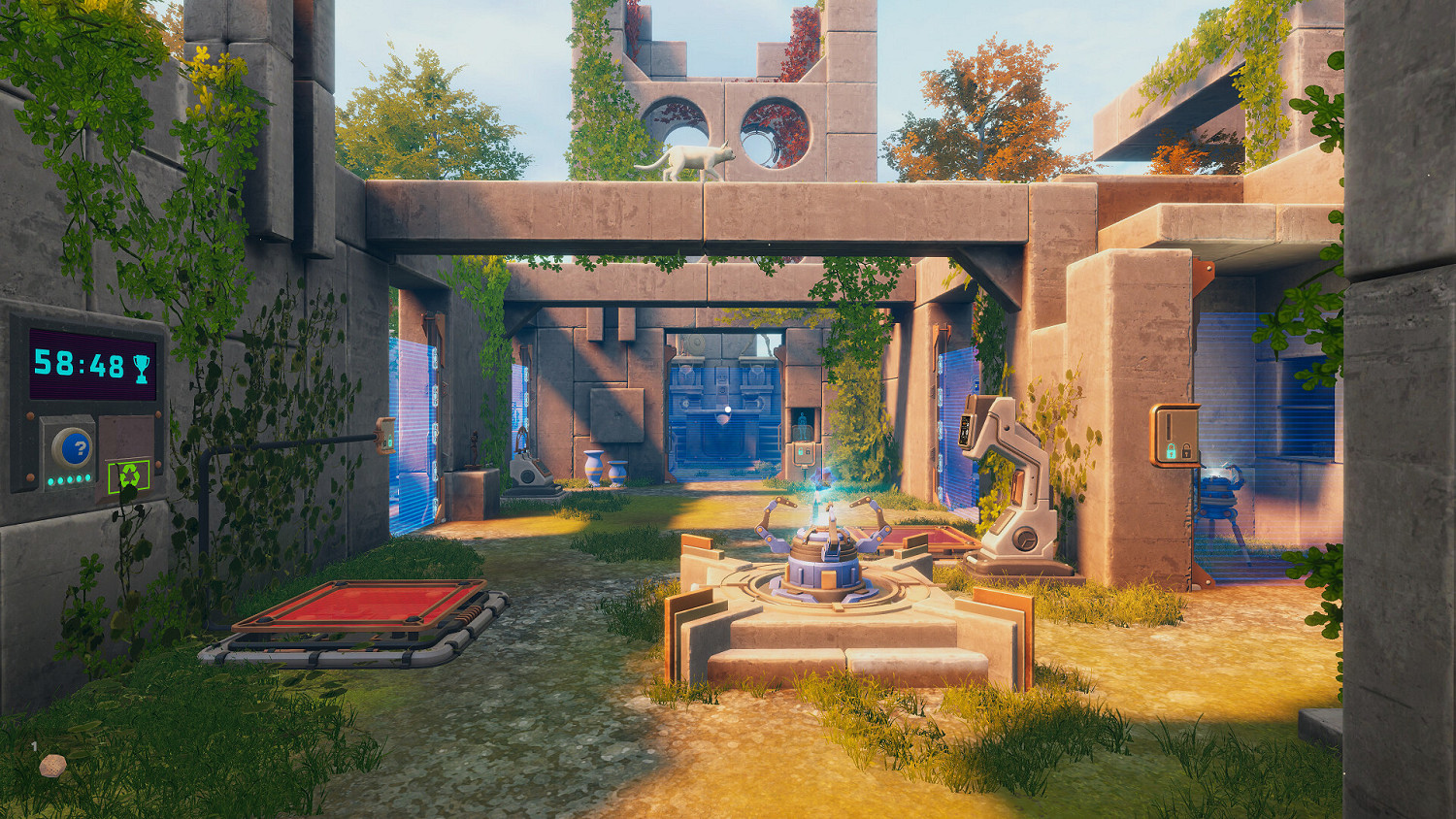Click the dark locked padlock icon
1456x819 pixels.
click(1186, 451)
